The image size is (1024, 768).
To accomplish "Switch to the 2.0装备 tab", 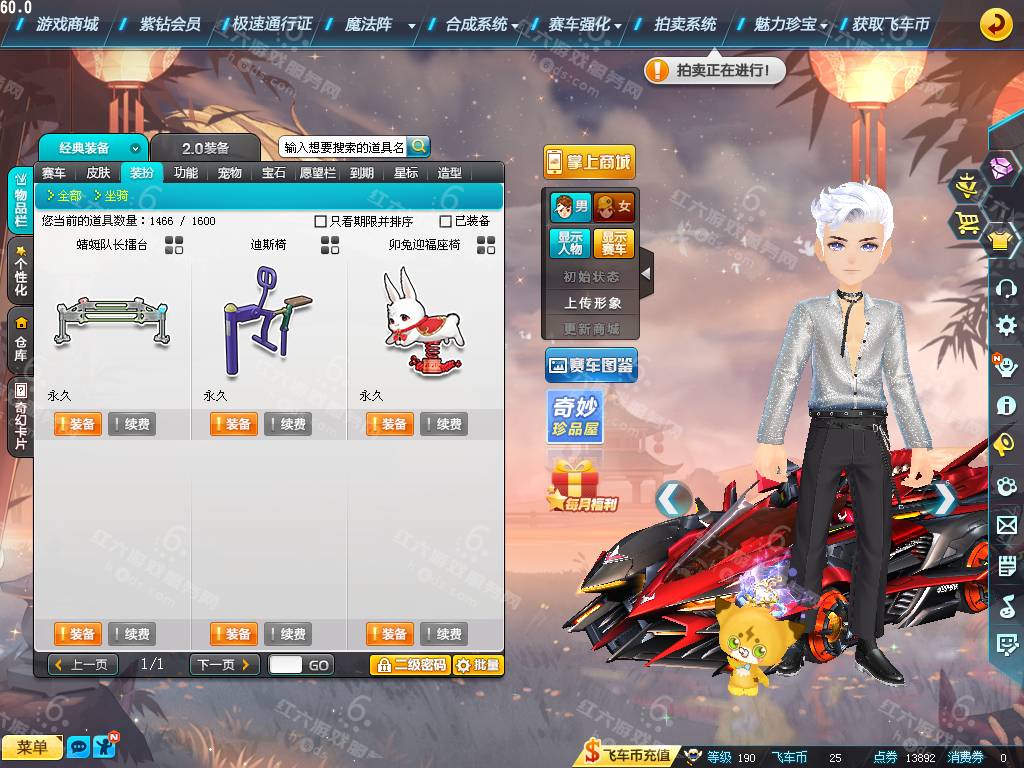I will point(205,148).
